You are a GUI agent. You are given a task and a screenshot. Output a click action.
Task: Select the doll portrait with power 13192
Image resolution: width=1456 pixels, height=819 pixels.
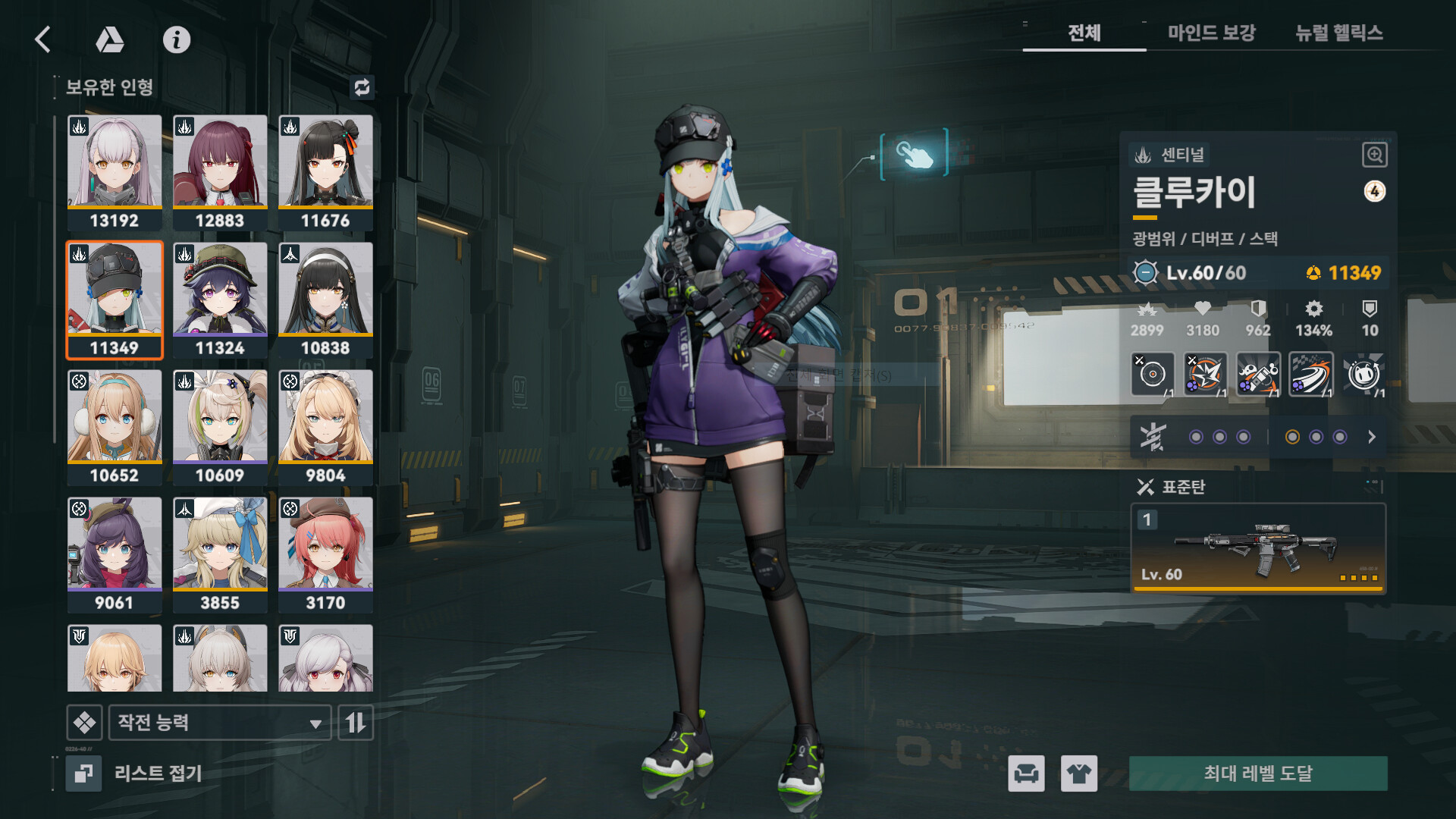115,171
